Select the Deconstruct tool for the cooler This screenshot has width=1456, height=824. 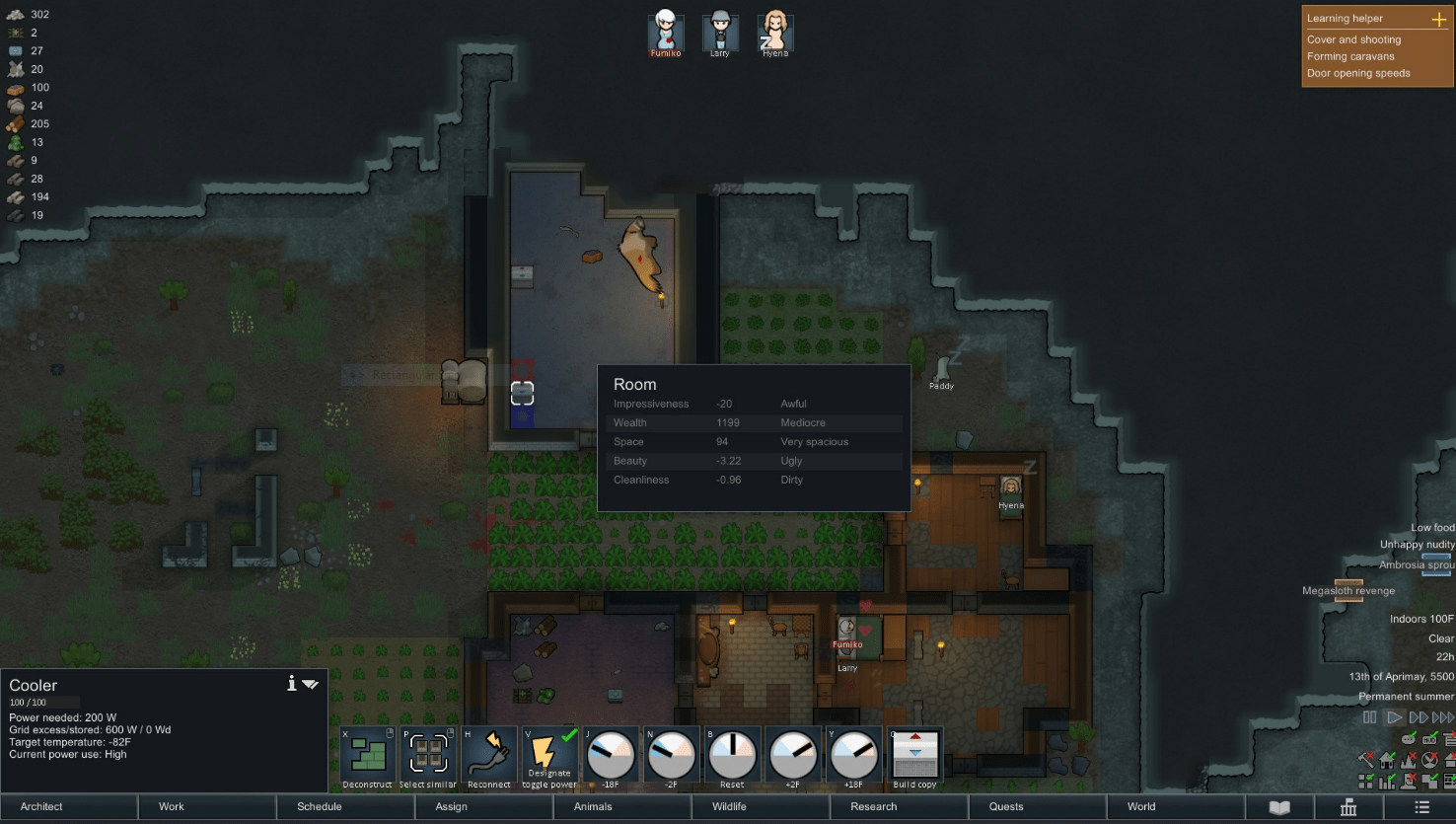coord(366,753)
